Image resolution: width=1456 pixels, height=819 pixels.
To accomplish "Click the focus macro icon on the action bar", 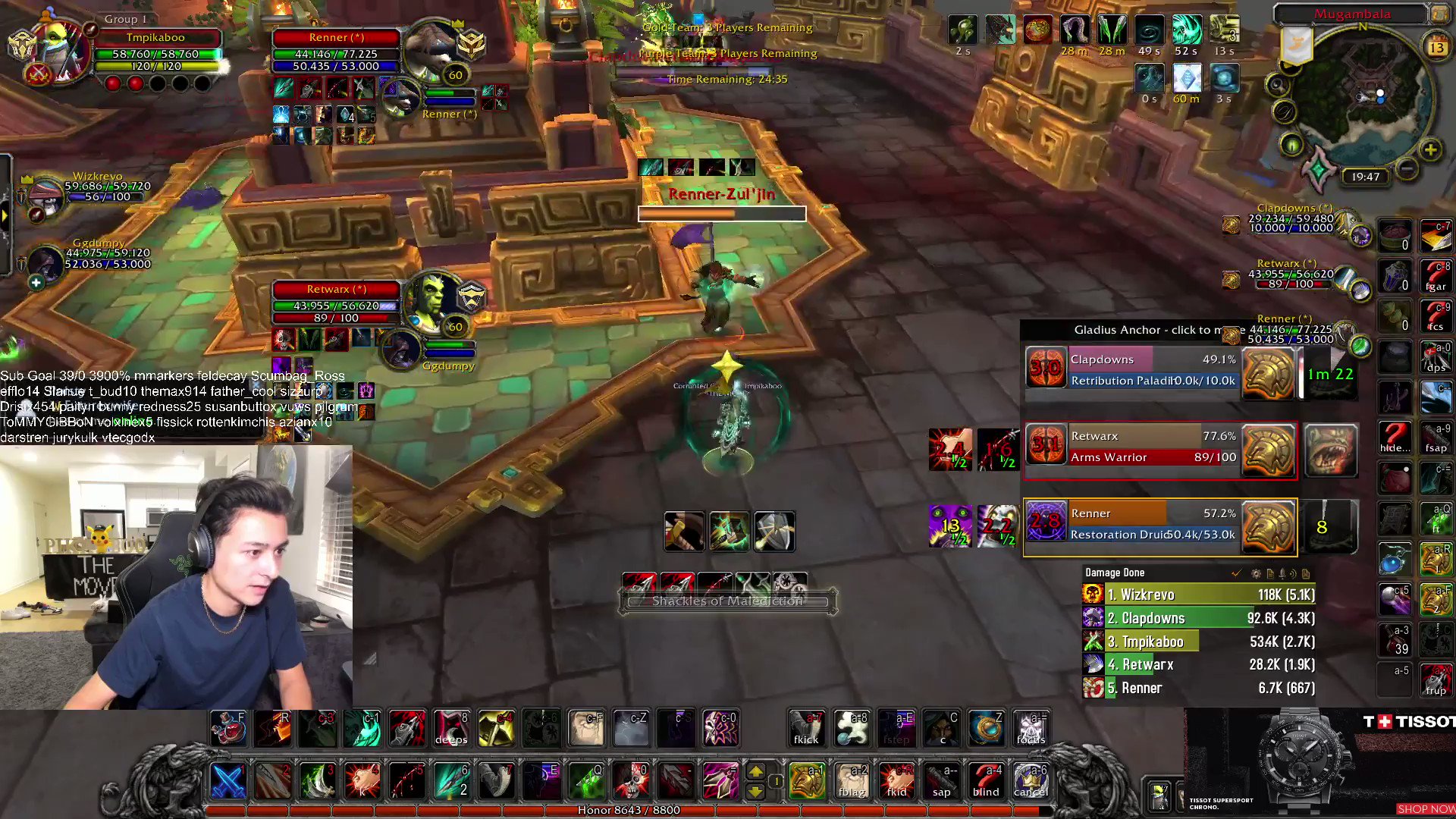I will (1031, 728).
